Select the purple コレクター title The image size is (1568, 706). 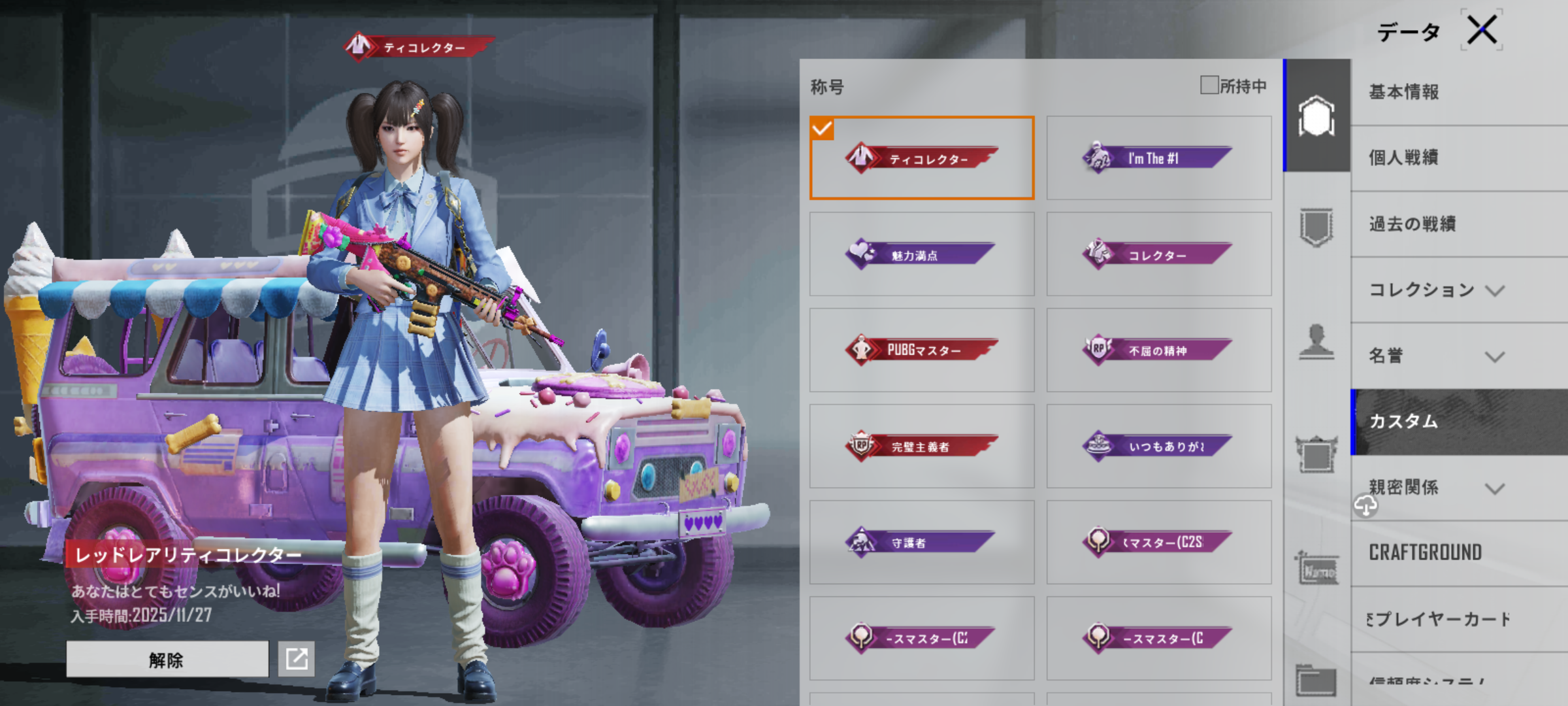click(x=1158, y=254)
